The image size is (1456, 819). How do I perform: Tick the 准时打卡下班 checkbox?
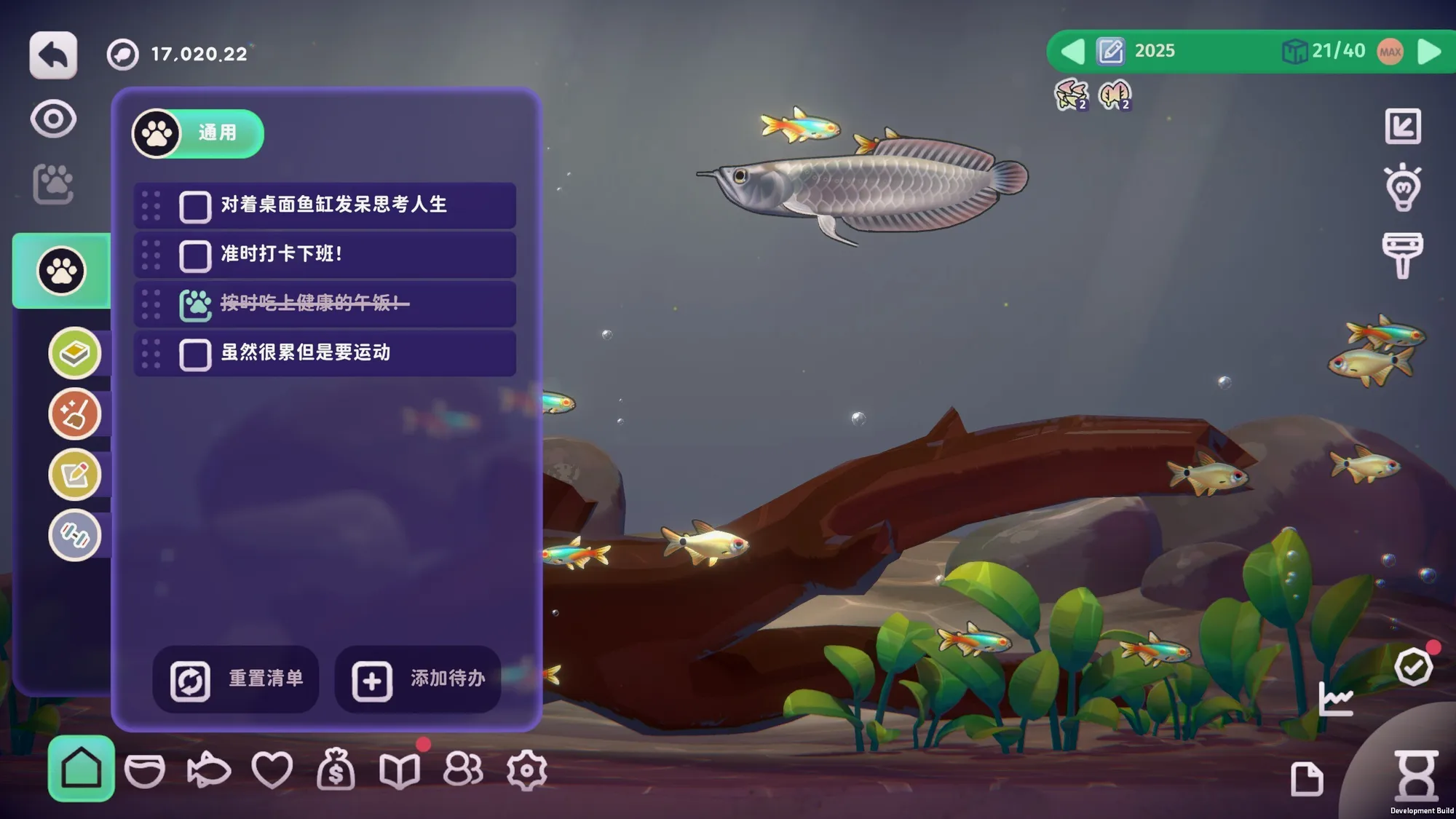[195, 256]
